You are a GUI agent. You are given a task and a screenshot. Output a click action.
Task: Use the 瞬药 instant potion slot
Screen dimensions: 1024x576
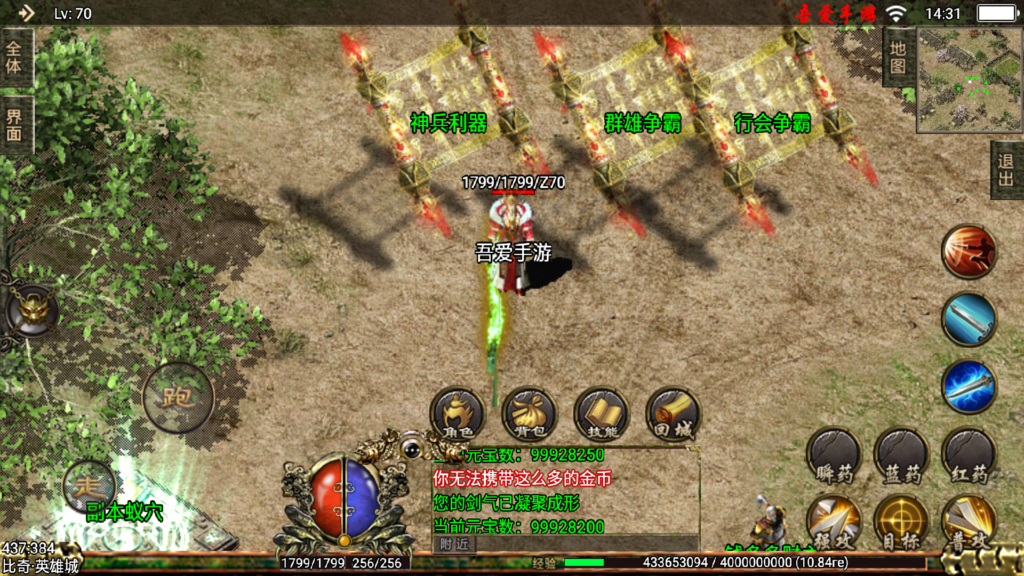pos(833,455)
